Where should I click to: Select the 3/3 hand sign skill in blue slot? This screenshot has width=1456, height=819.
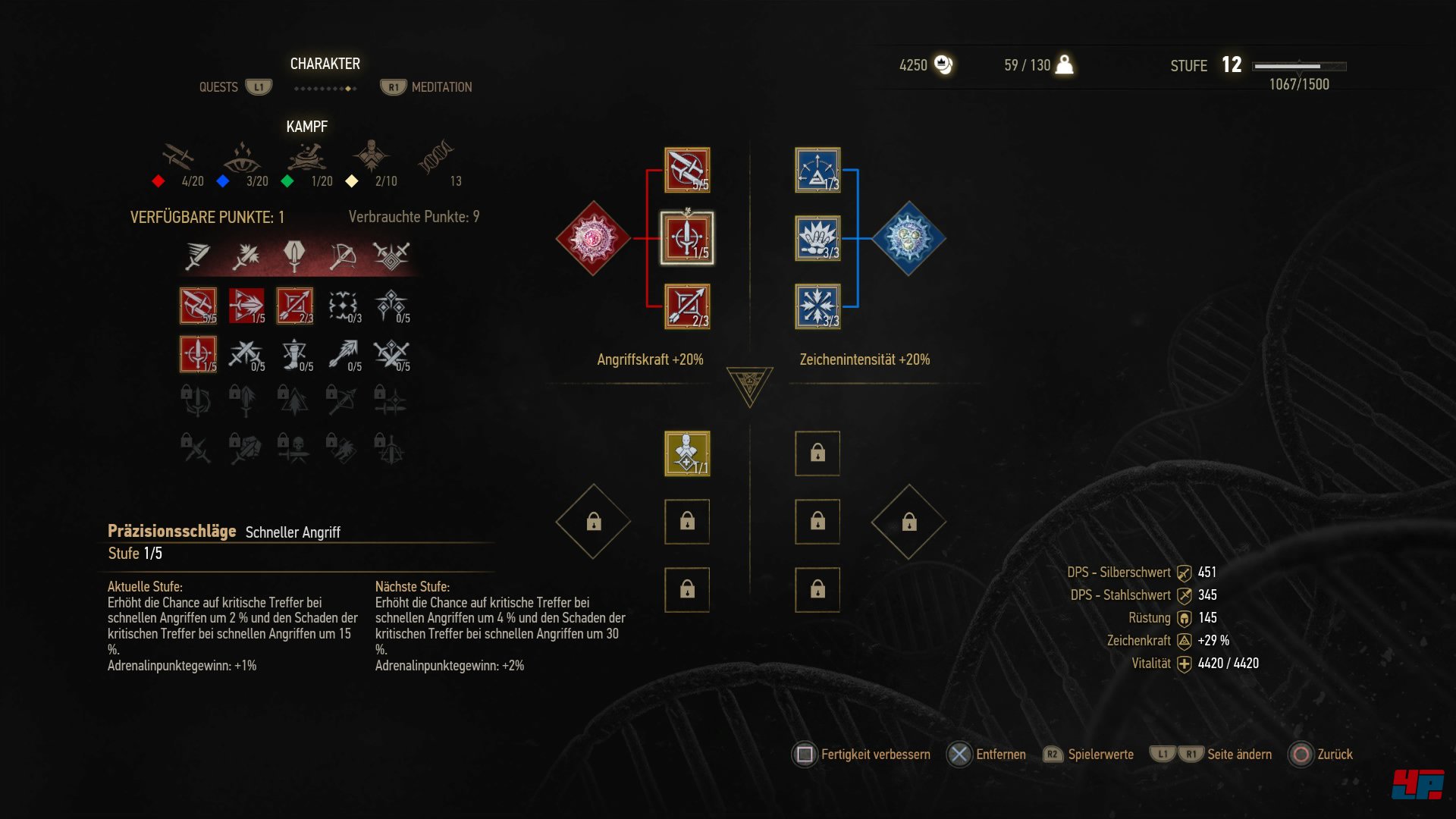click(x=817, y=238)
